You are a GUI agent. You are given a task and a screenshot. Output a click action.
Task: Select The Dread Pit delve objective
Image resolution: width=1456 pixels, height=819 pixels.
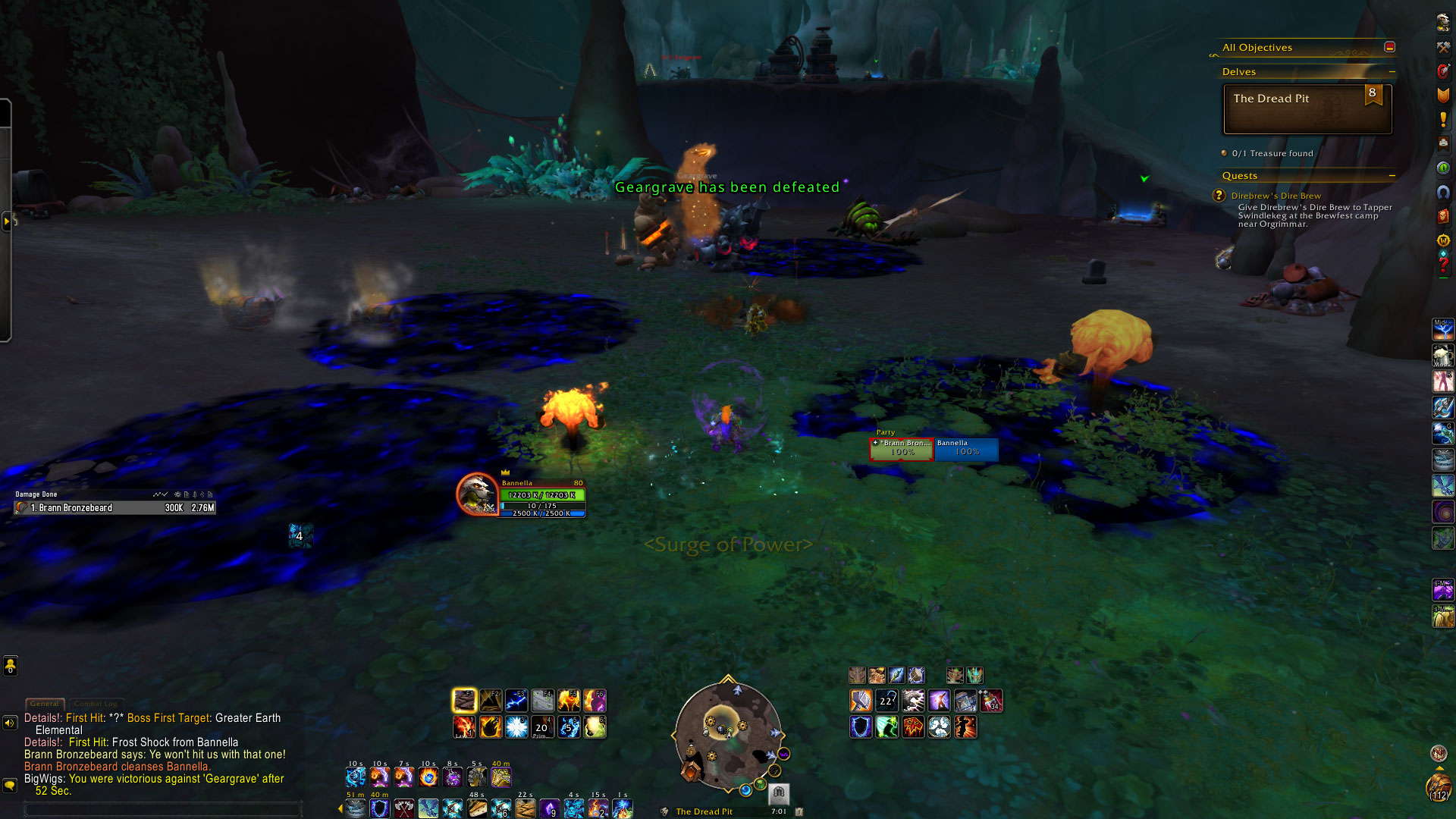coord(1307,109)
